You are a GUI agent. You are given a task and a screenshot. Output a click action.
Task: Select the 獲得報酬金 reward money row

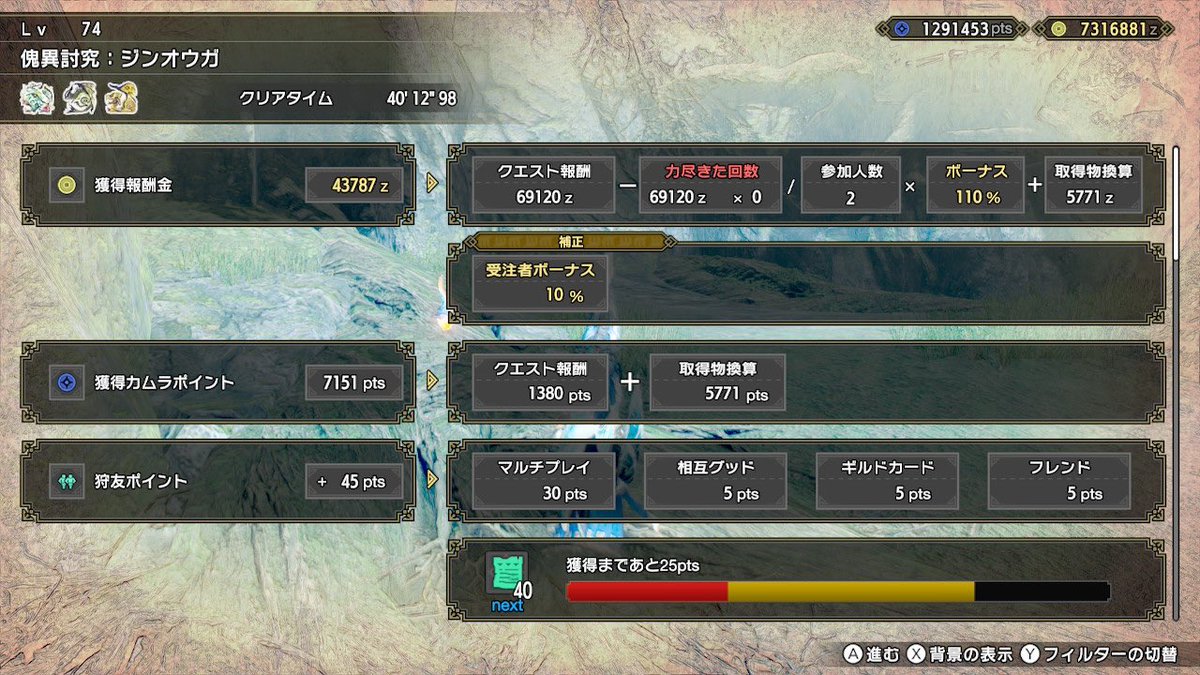218,184
